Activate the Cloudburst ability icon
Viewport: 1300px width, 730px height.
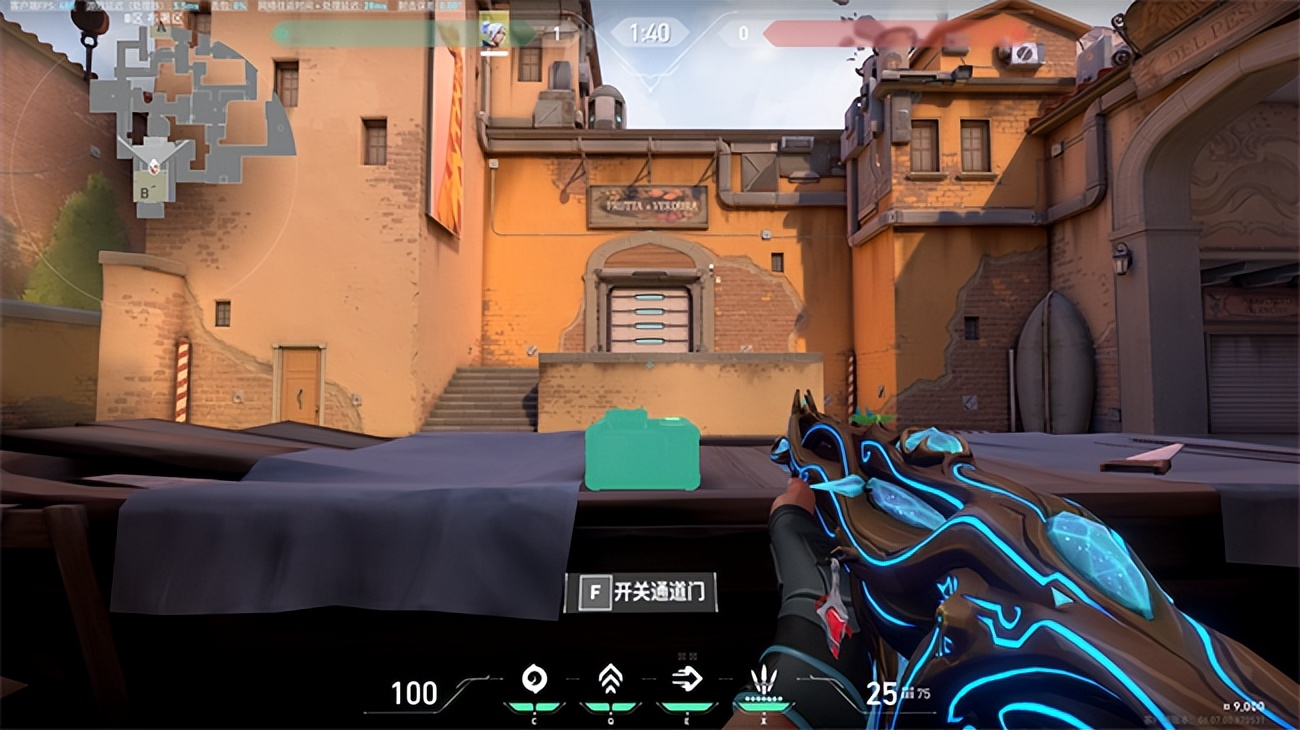click(534, 680)
